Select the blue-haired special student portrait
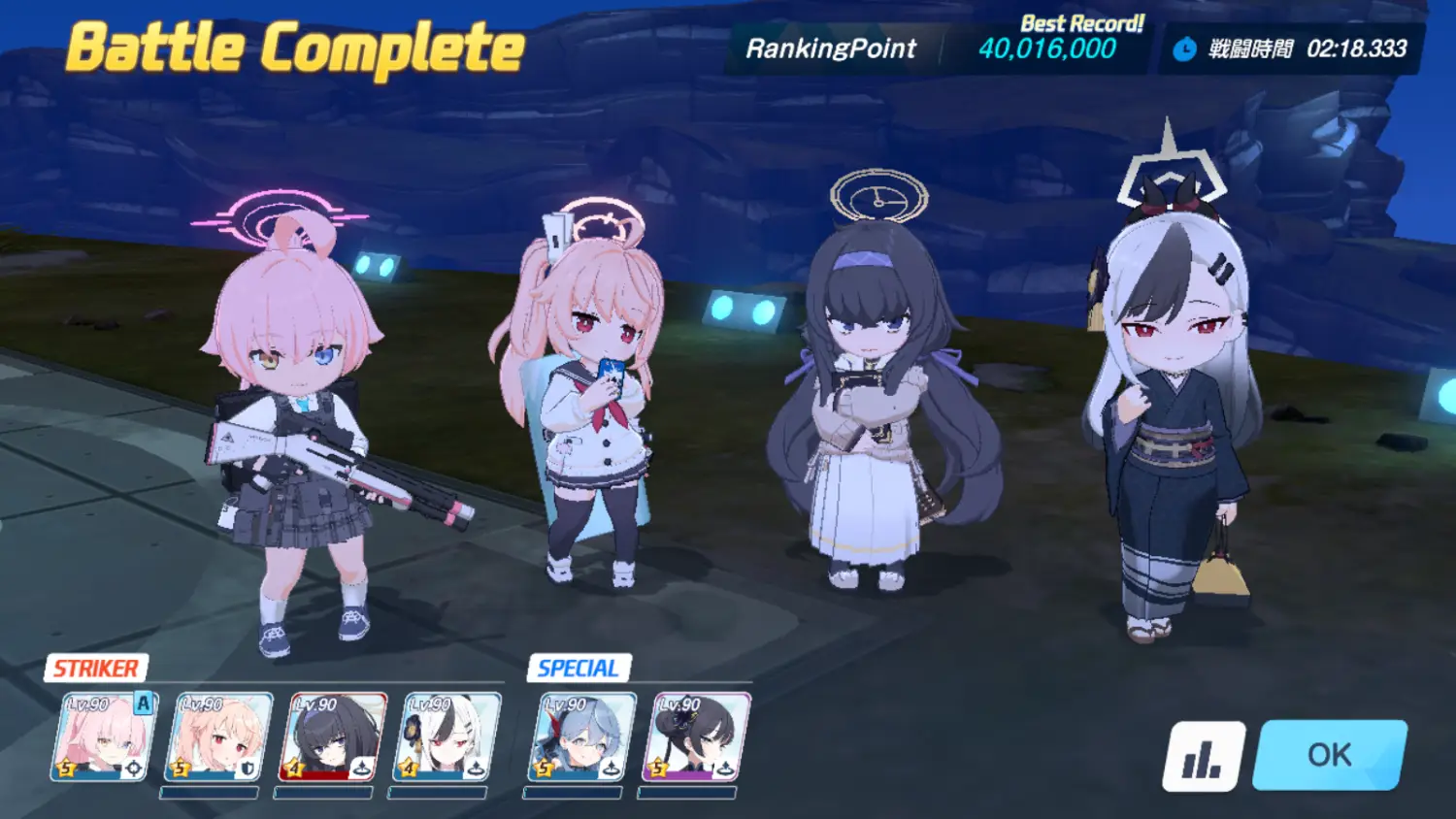Image resolution: width=1456 pixels, height=819 pixels. pyautogui.click(x=580, y=737)
